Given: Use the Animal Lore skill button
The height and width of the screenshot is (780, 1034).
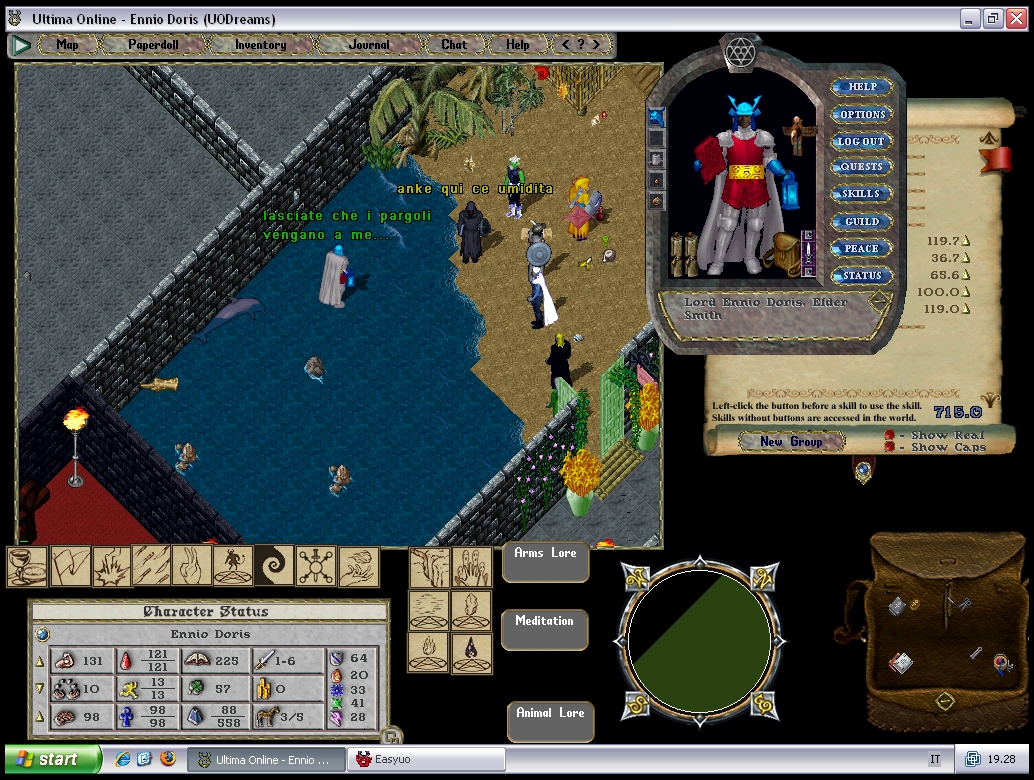Looking at the screenshot, I should tap(550, 722).
